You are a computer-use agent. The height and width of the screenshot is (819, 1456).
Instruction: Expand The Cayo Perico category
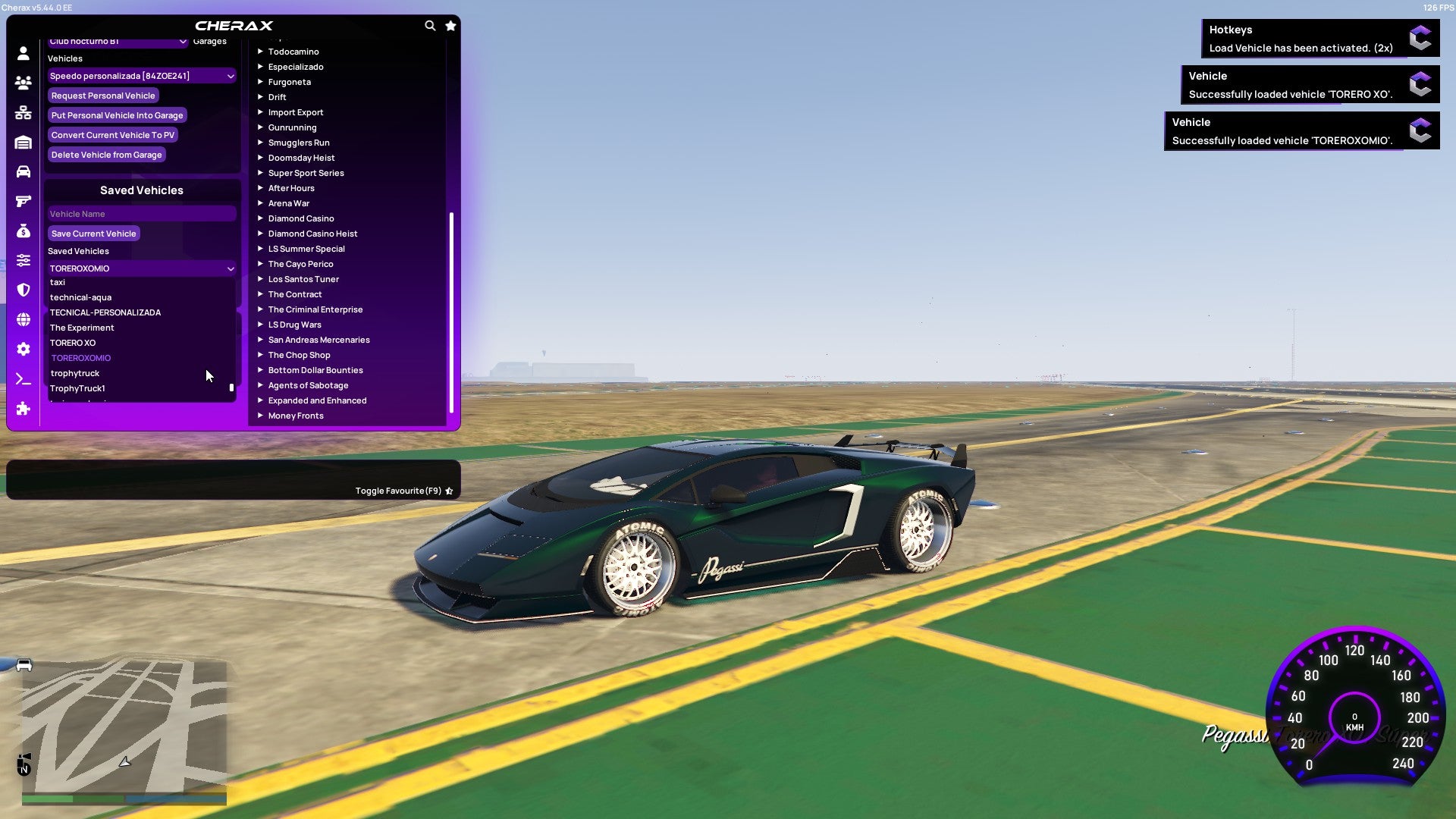[300, 263]
